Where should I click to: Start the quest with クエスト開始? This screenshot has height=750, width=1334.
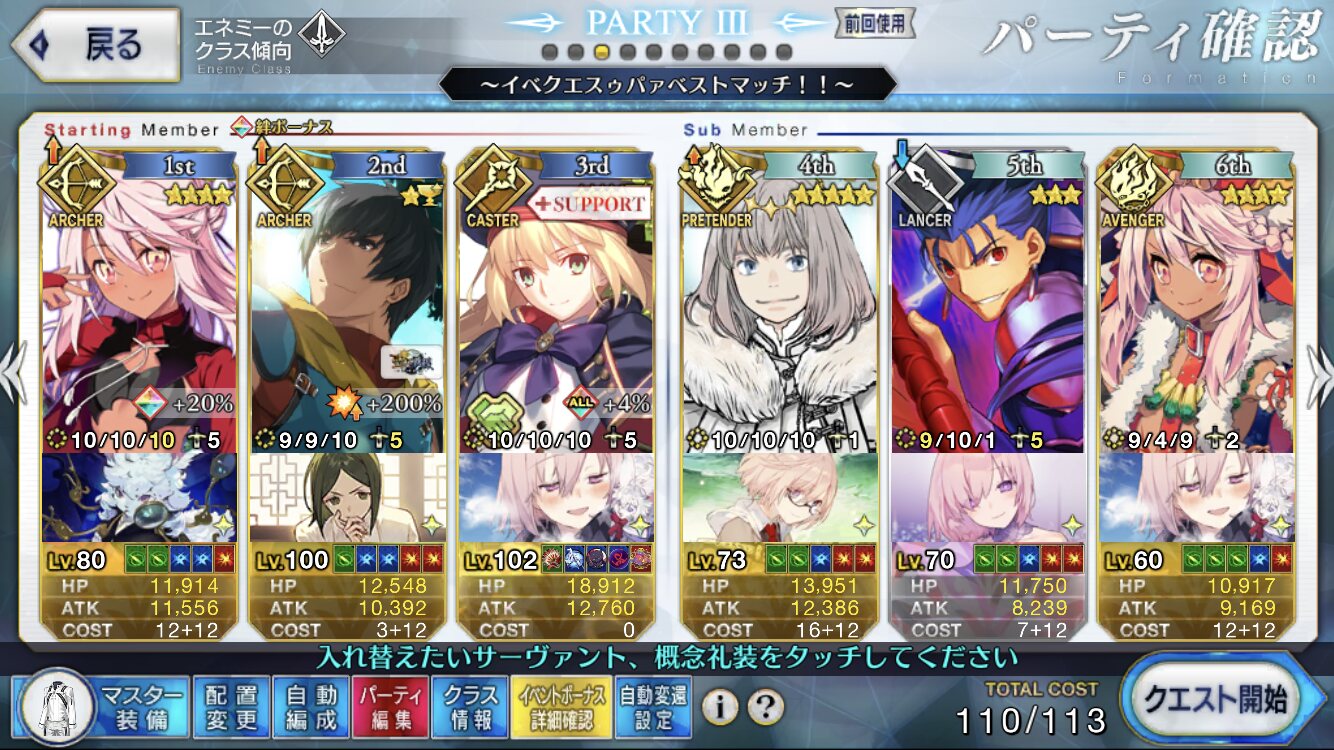click(1226, 698)
